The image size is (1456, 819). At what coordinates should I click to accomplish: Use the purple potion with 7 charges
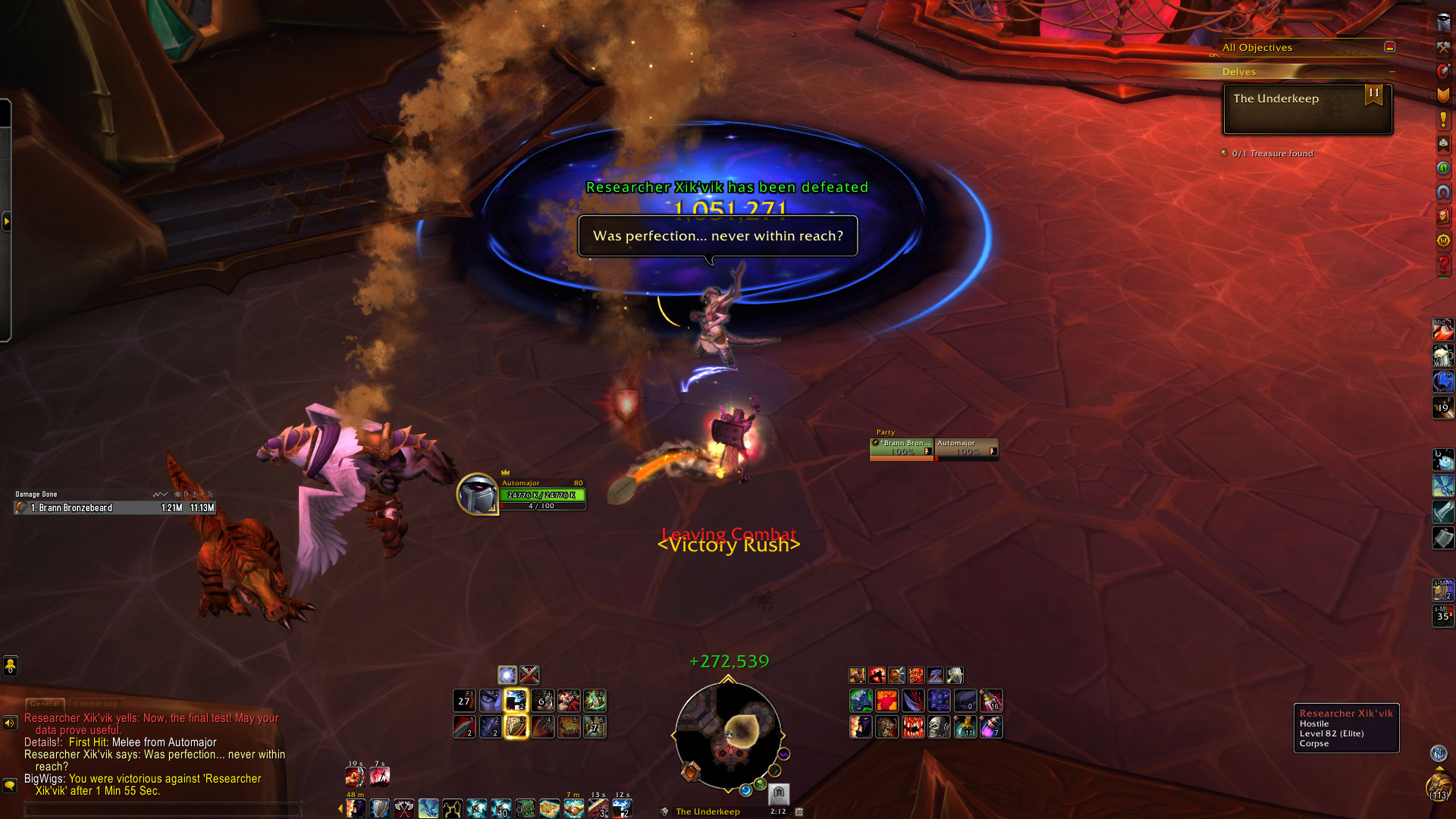point(991,727)
